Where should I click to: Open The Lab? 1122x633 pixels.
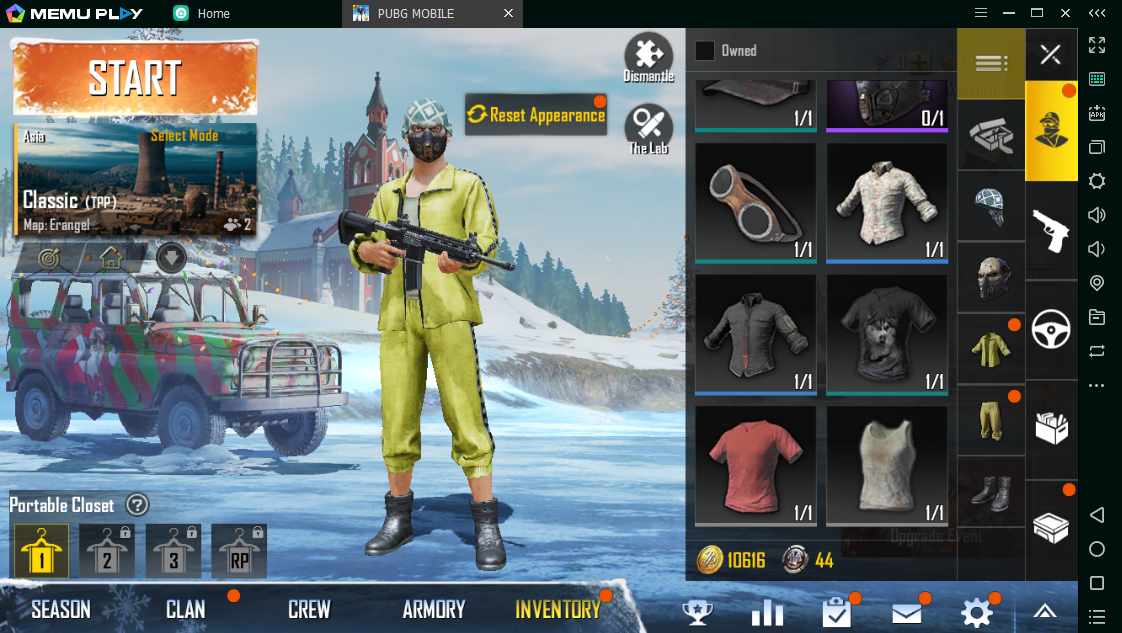[648, 129]
